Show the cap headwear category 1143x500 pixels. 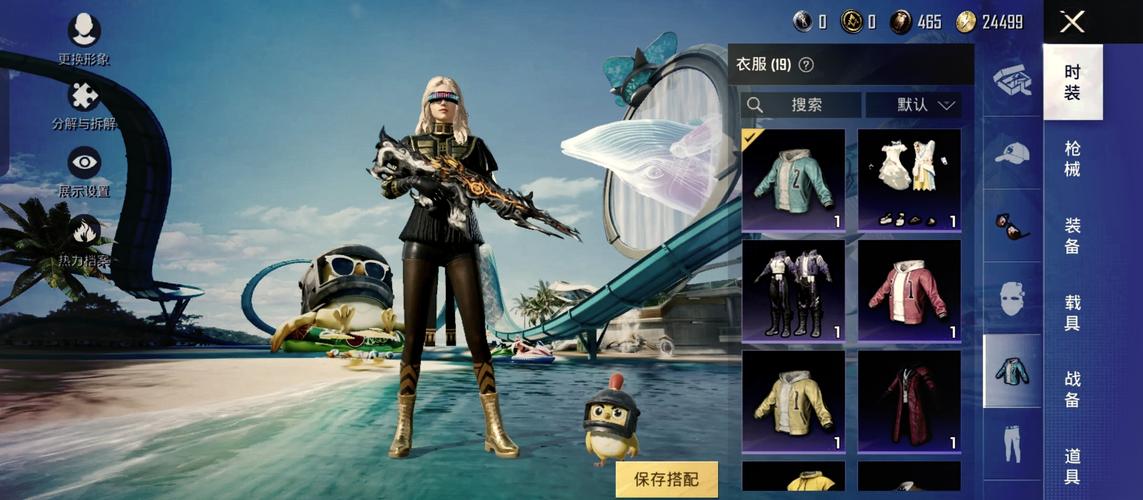(x=1012, y=154)
